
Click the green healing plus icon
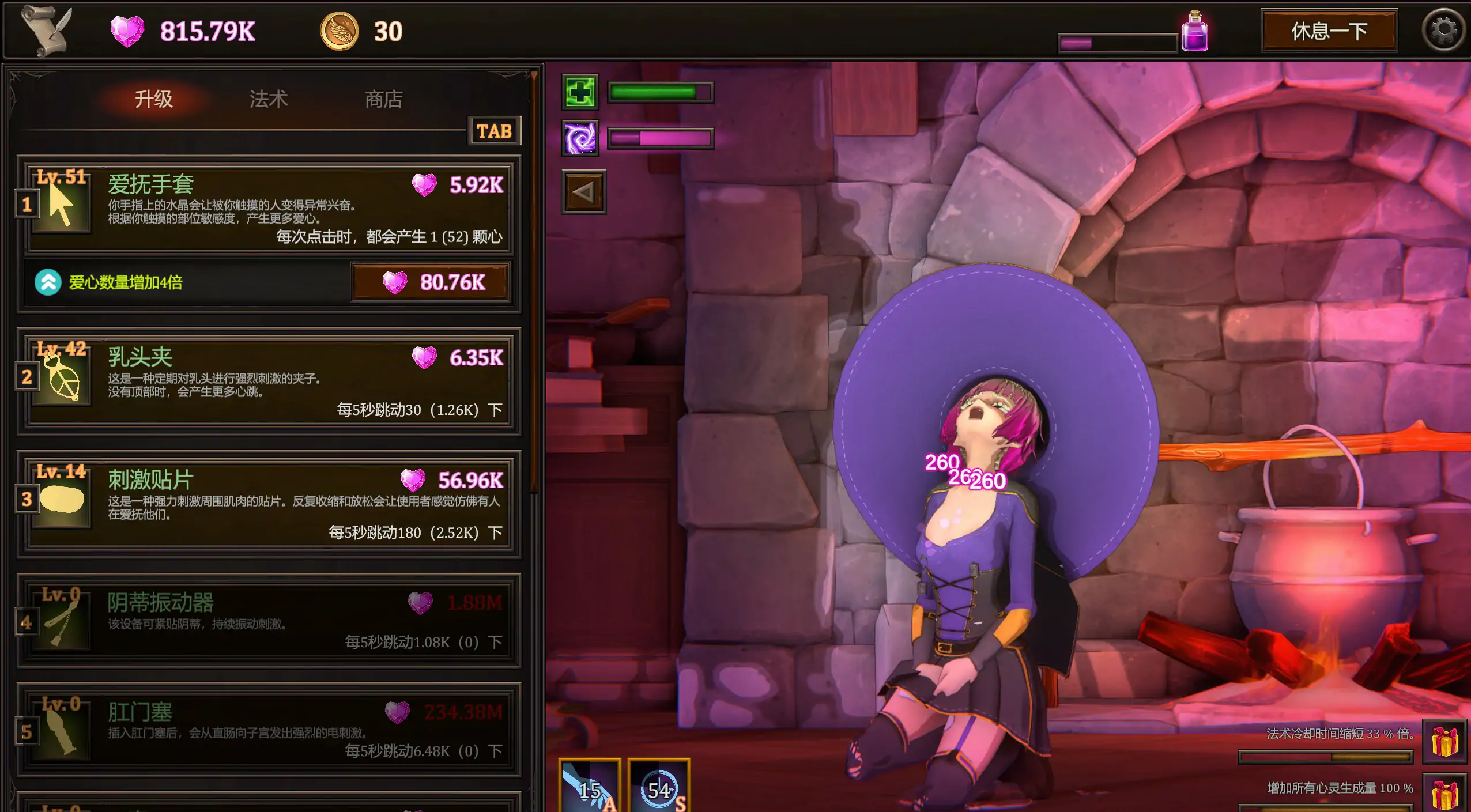tap(581, 92)
